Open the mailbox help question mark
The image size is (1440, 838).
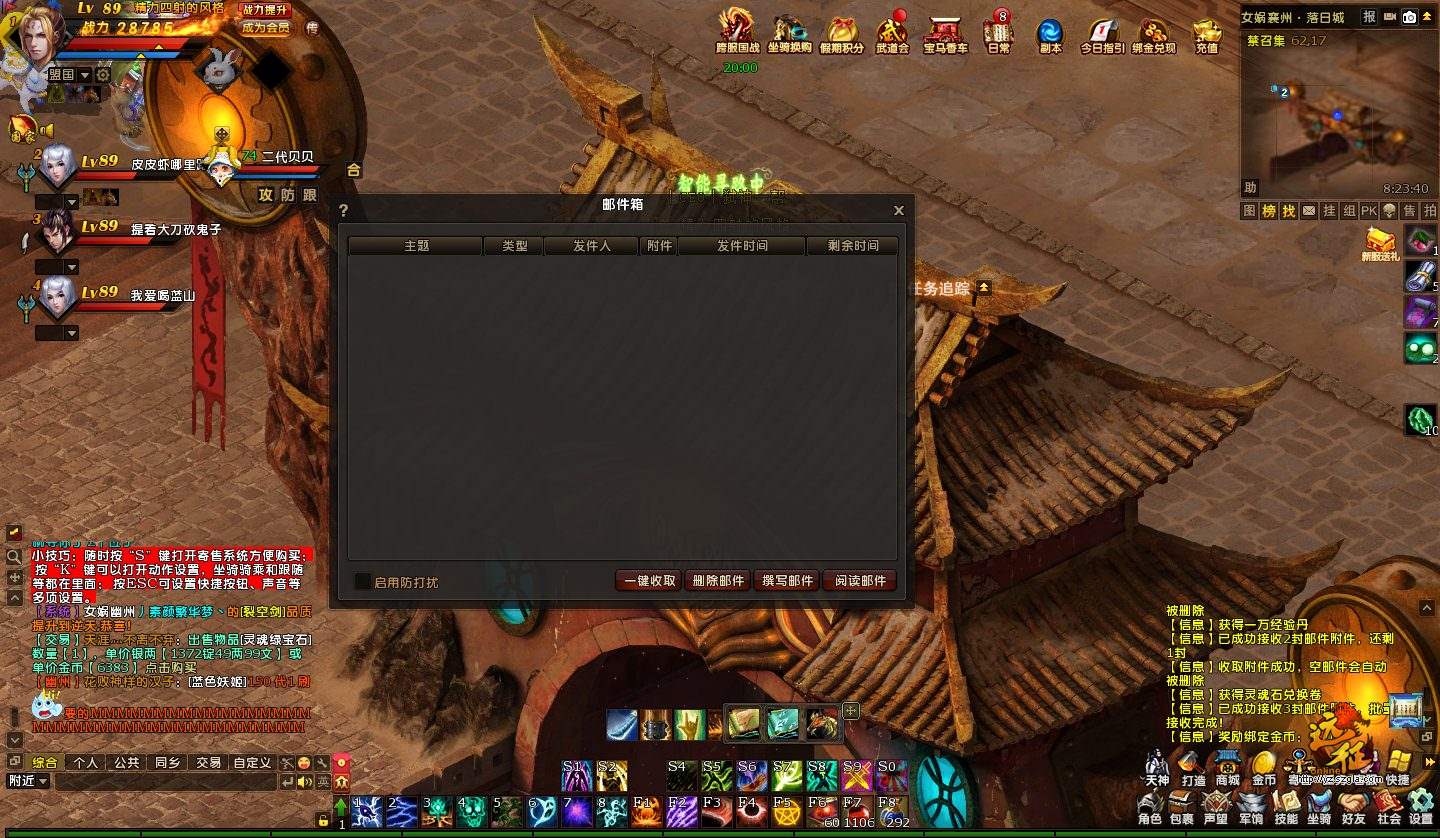(x=343, y=211)
